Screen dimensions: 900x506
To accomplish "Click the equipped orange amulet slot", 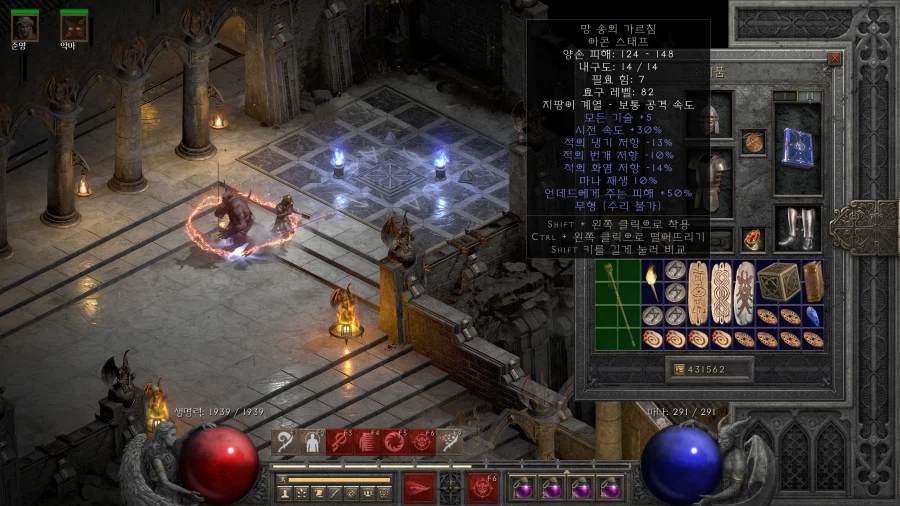I will tap(753, 141).
